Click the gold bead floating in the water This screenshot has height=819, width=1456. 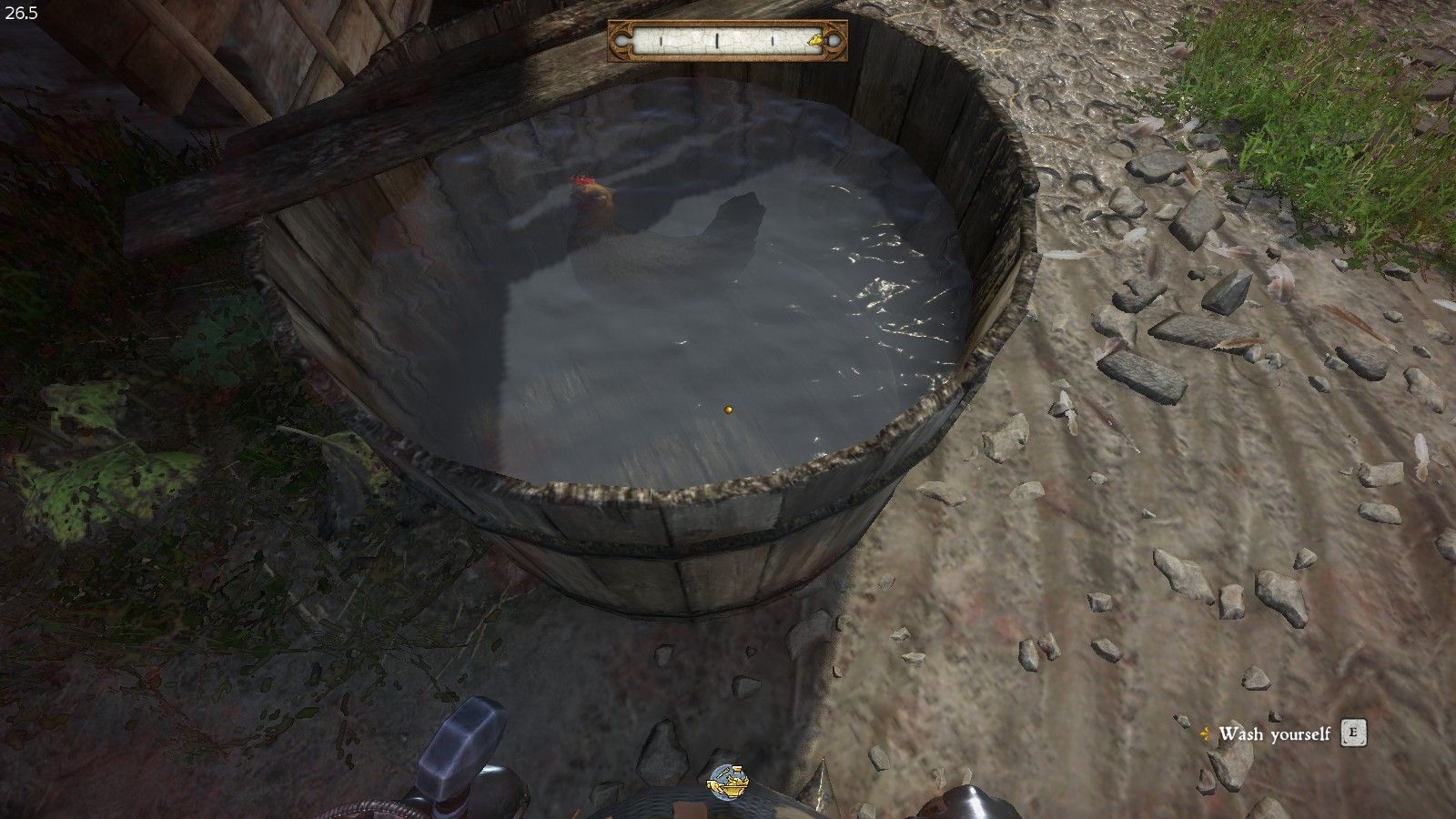pyautogui.click(x=729, y=410)
